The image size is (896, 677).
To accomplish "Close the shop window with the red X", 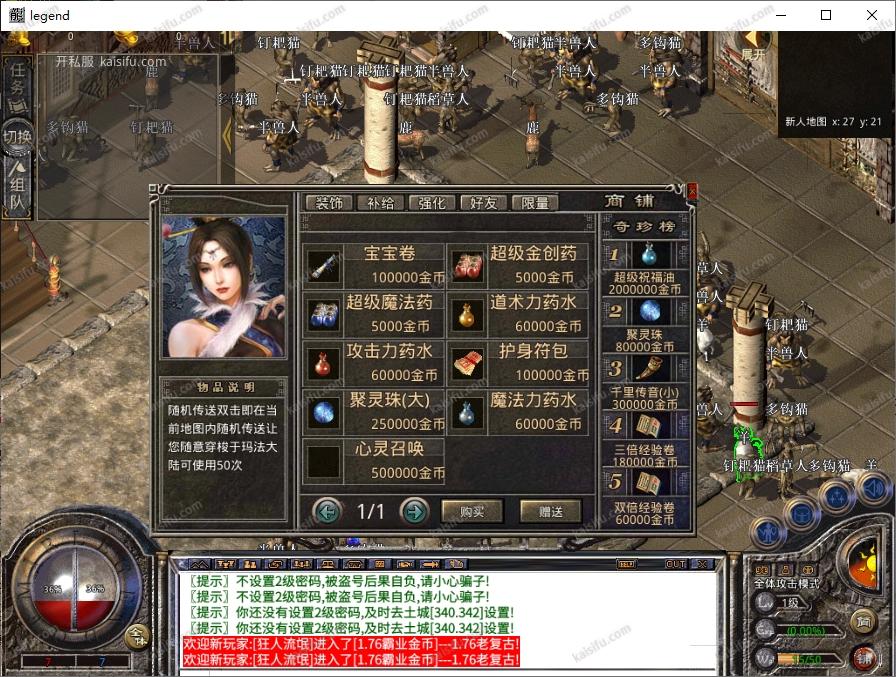I will point(692,190).
